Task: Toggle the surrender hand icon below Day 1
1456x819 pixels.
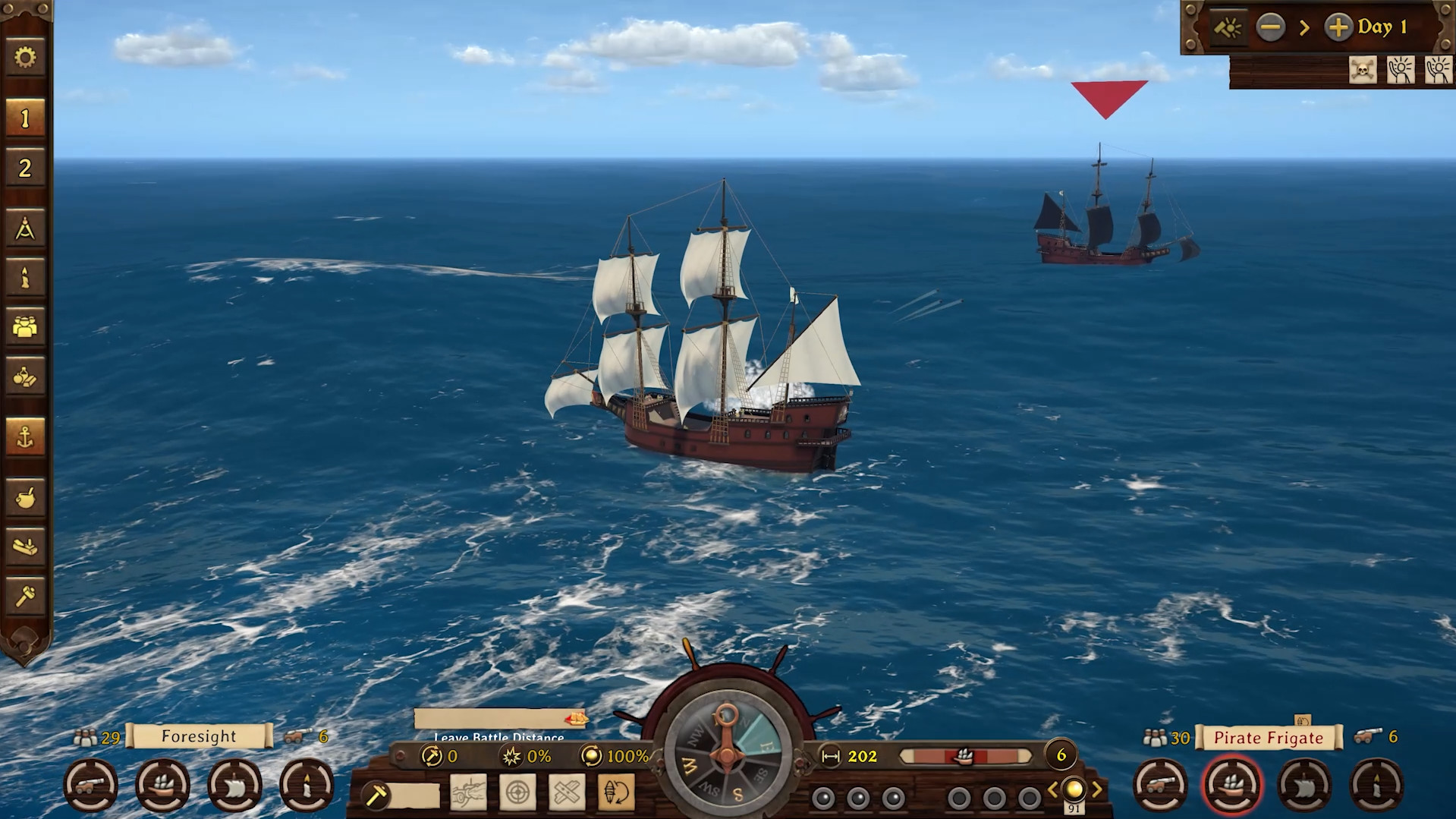Action: 1400,70
